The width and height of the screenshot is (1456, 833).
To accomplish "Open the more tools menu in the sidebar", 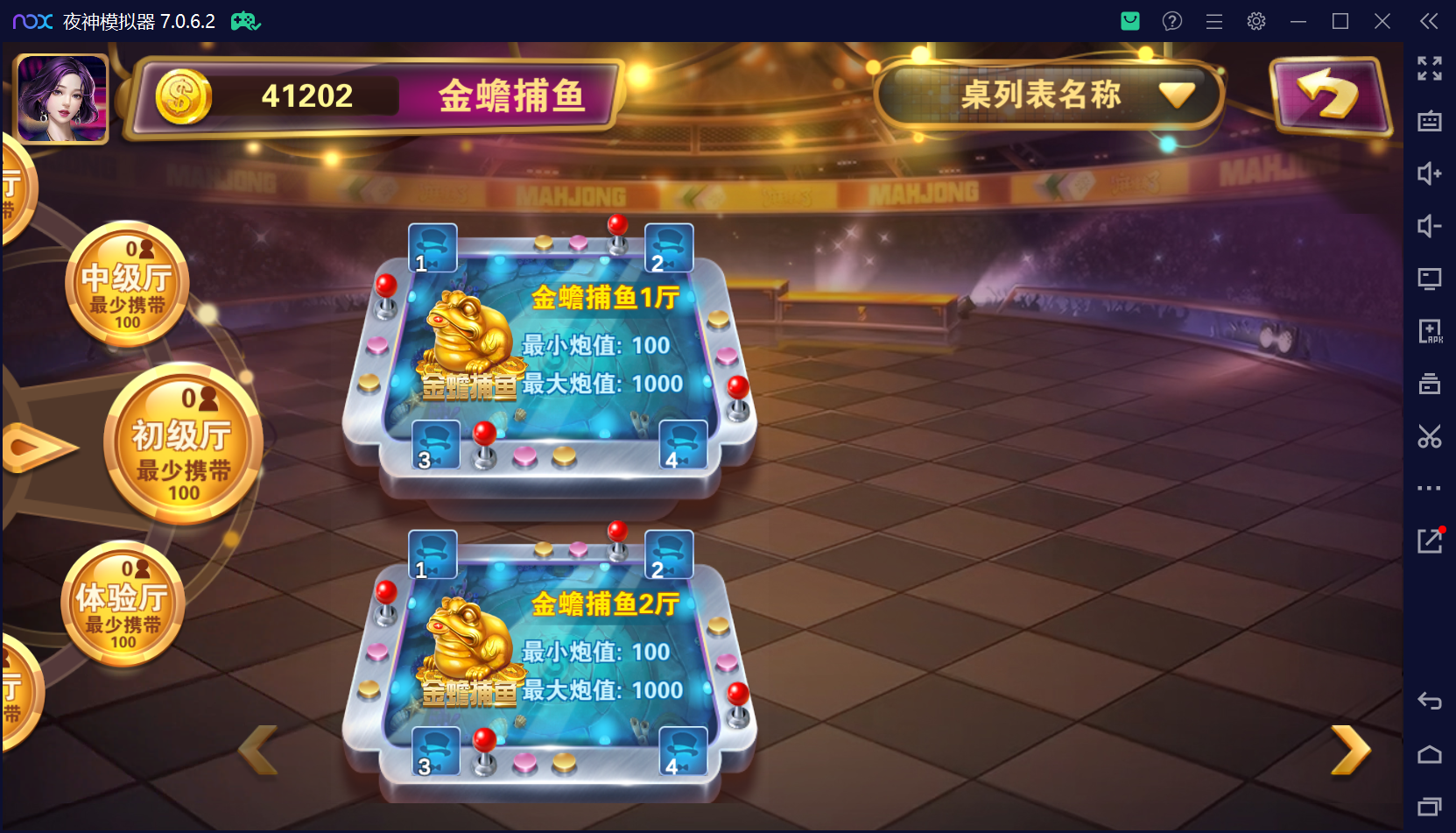I will (1430, 488).
